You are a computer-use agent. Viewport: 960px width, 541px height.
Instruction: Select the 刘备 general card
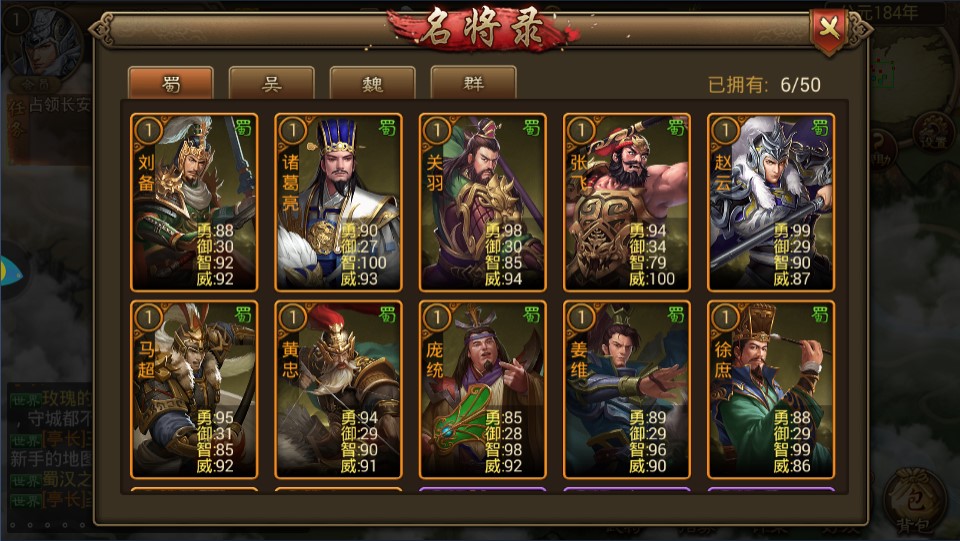coord(194,202)
